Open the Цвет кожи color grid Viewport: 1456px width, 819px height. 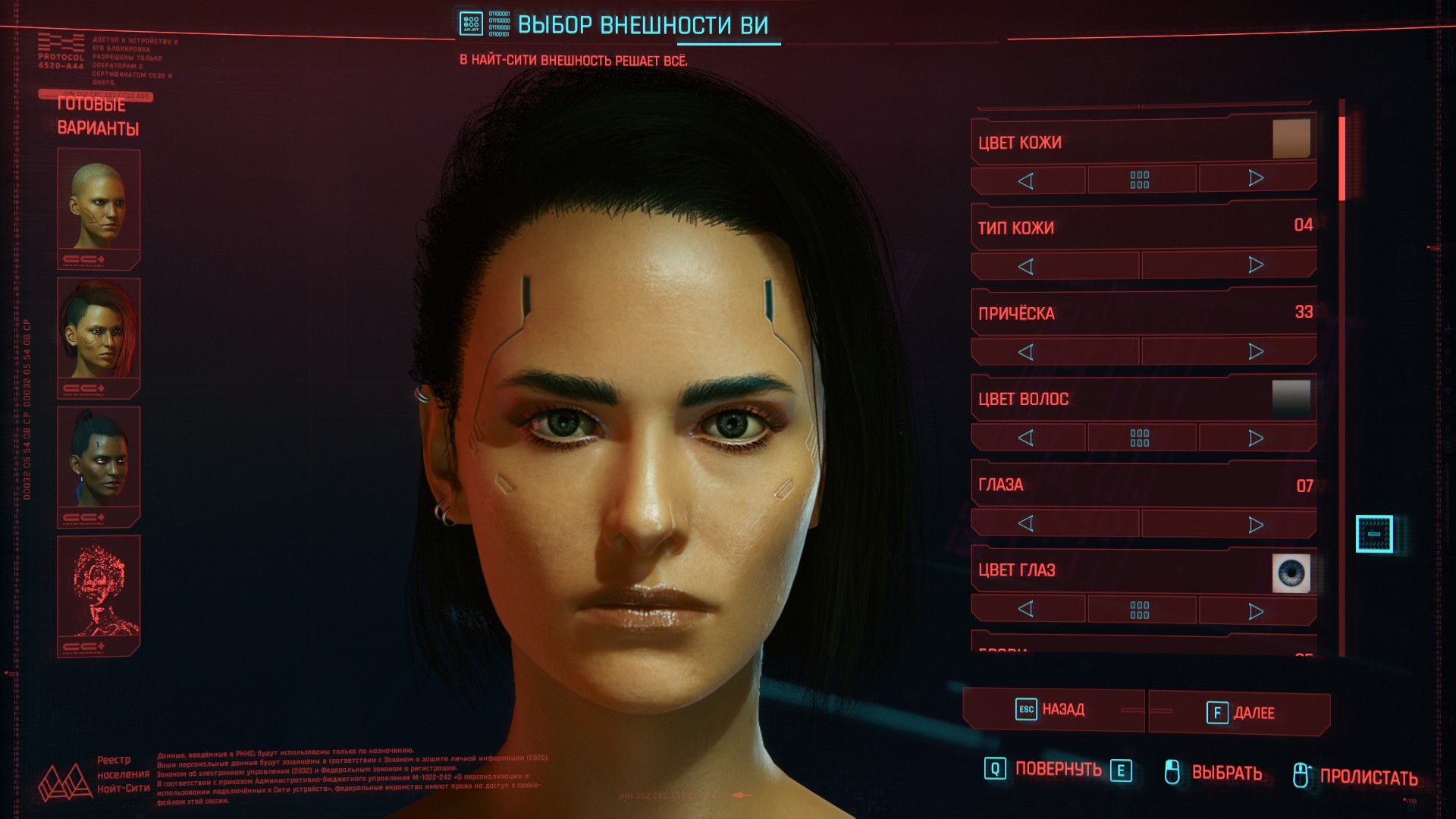point(1140,180)
